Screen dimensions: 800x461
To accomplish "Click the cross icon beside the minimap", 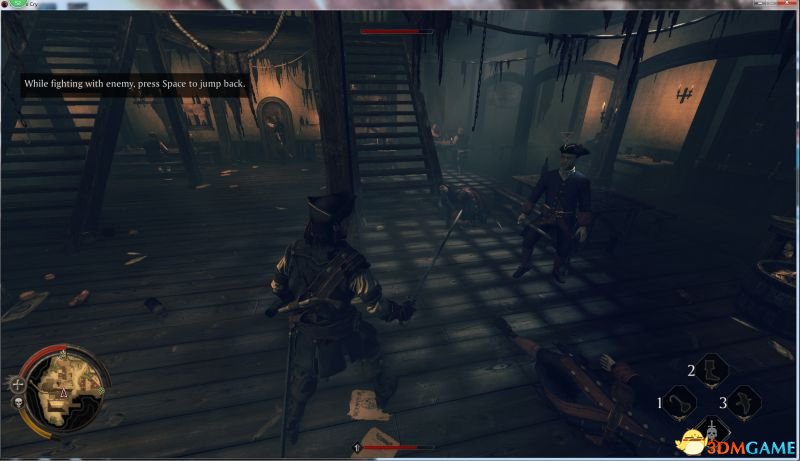I will click(17, 383).
